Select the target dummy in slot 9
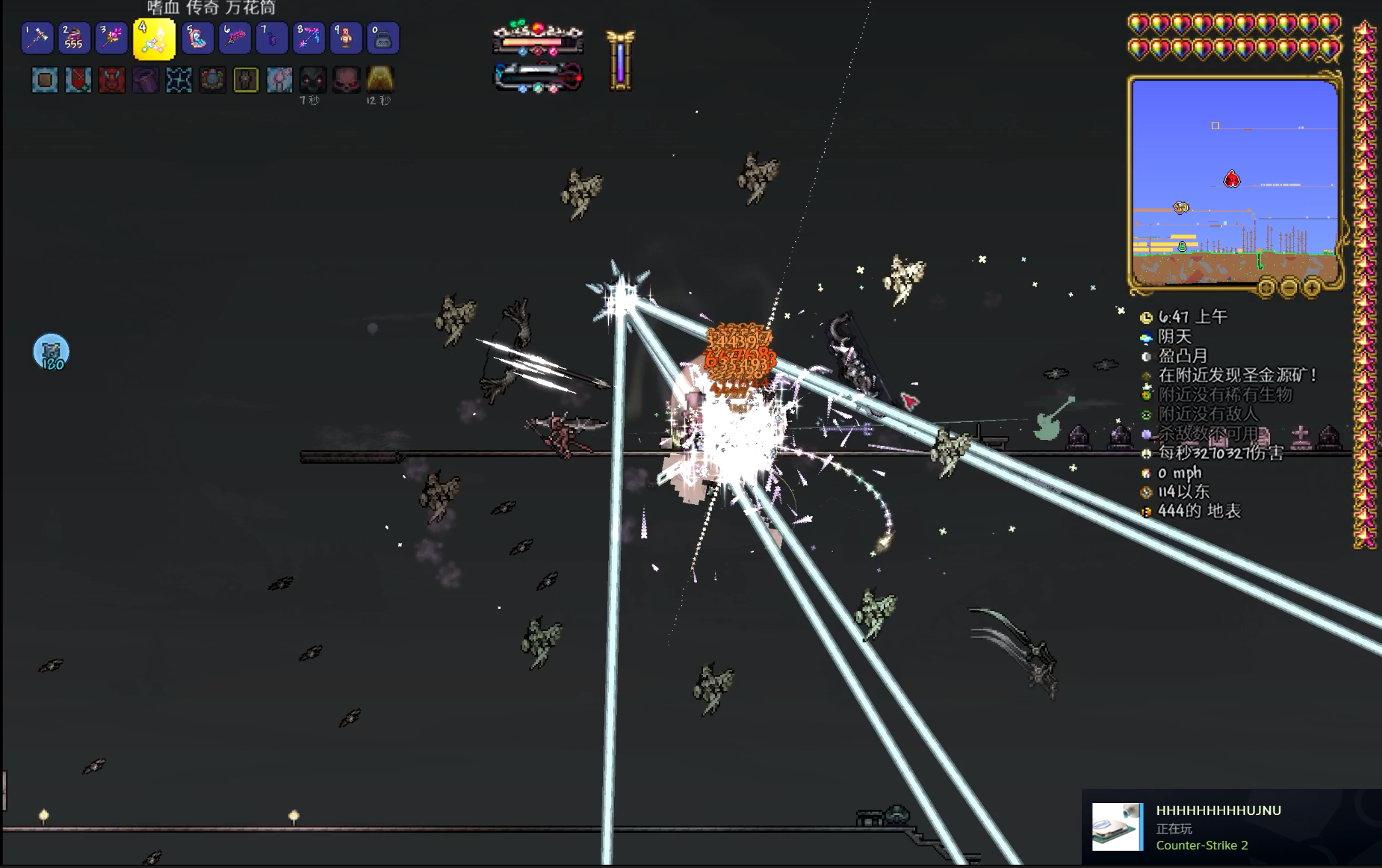 tap(346, 38)
